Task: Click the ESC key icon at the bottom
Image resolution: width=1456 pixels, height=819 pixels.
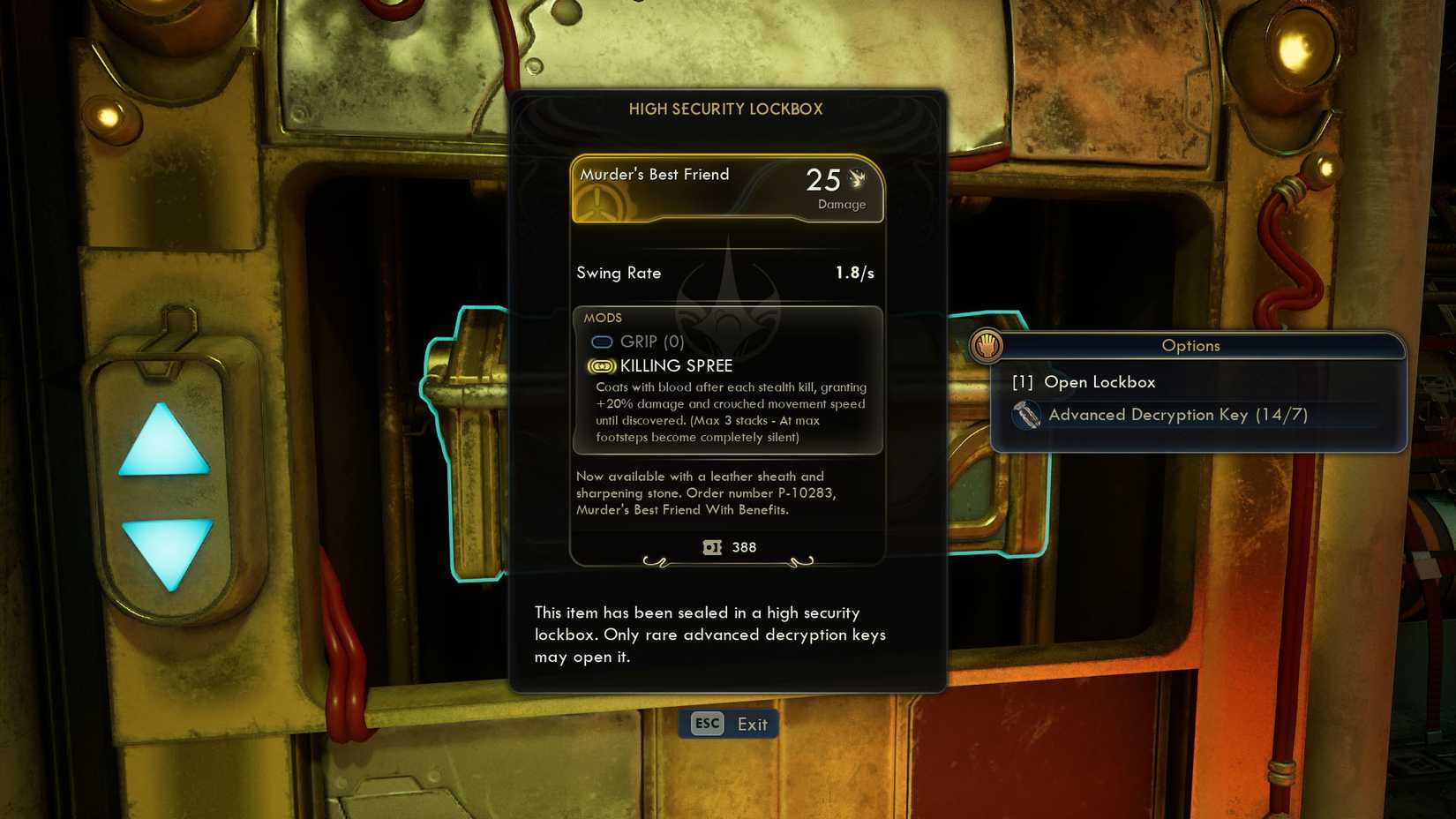Action: click(x=705, y=723)
